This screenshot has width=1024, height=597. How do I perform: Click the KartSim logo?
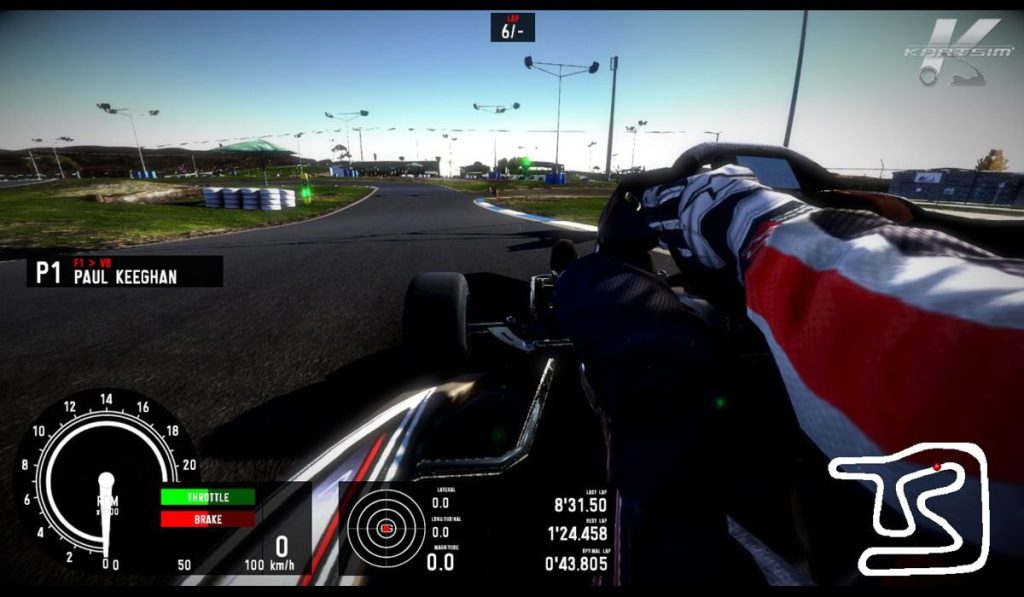coord(955,52)
